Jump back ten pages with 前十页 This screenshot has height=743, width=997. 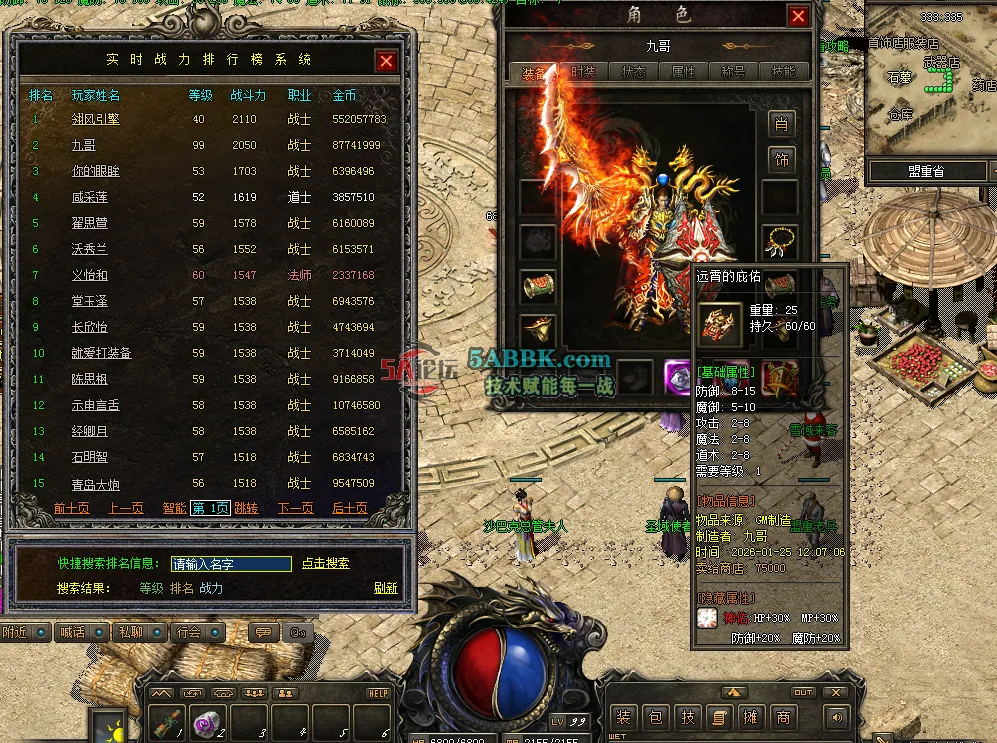(x=72, y=508)
